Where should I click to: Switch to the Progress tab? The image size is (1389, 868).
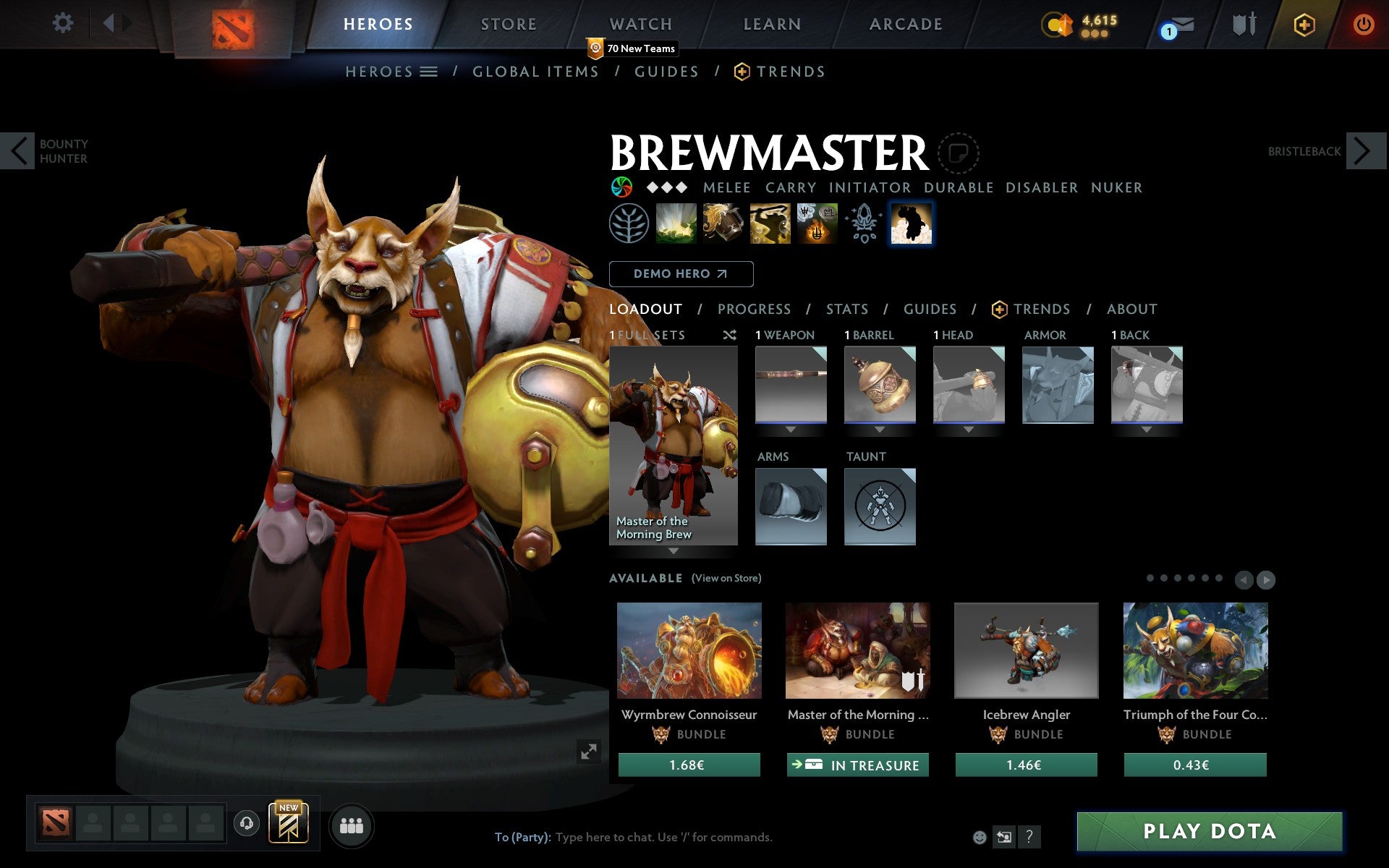coord(754,309)
